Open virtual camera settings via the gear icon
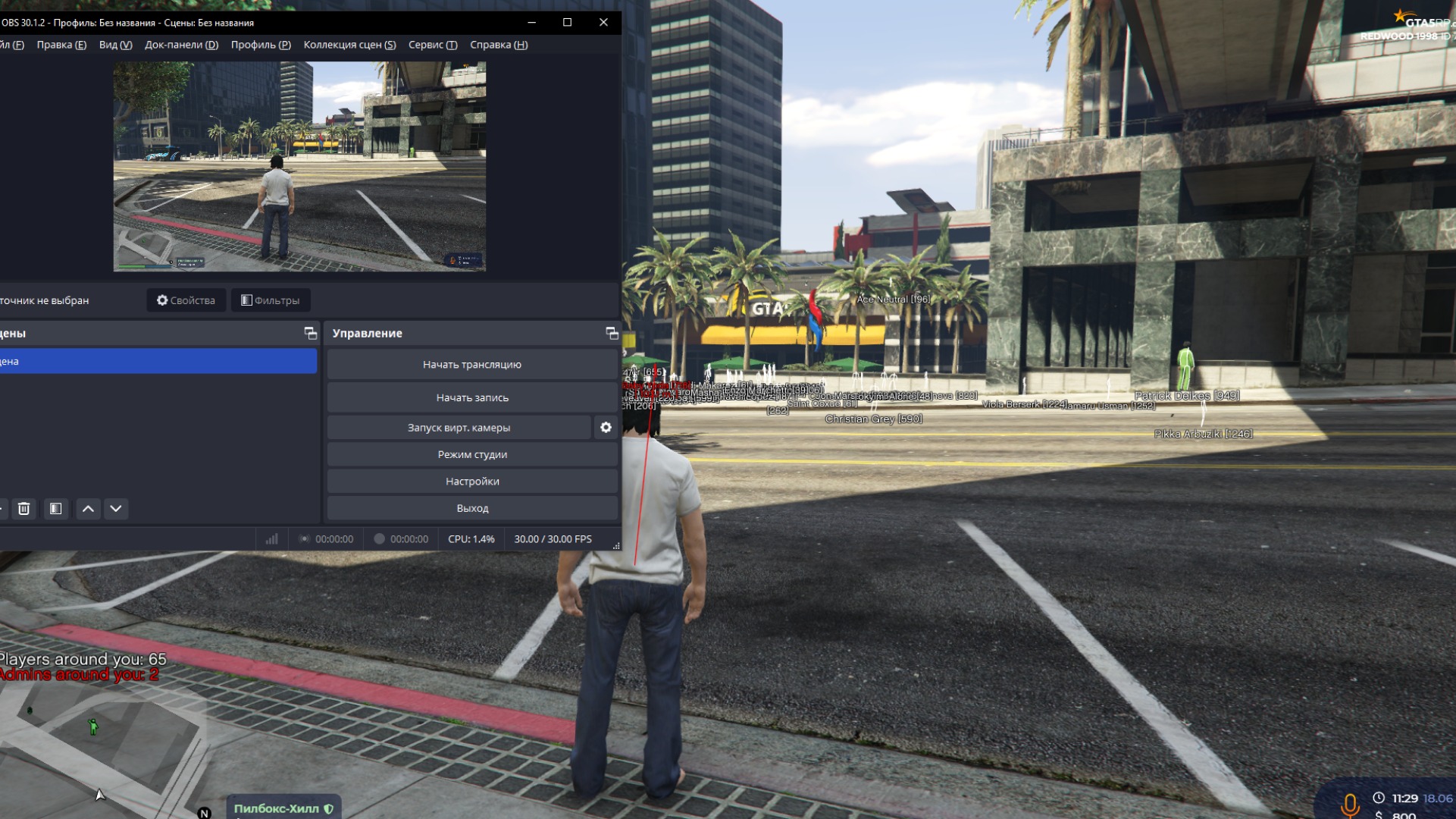Screen dimensions: 1456x819 605,427
